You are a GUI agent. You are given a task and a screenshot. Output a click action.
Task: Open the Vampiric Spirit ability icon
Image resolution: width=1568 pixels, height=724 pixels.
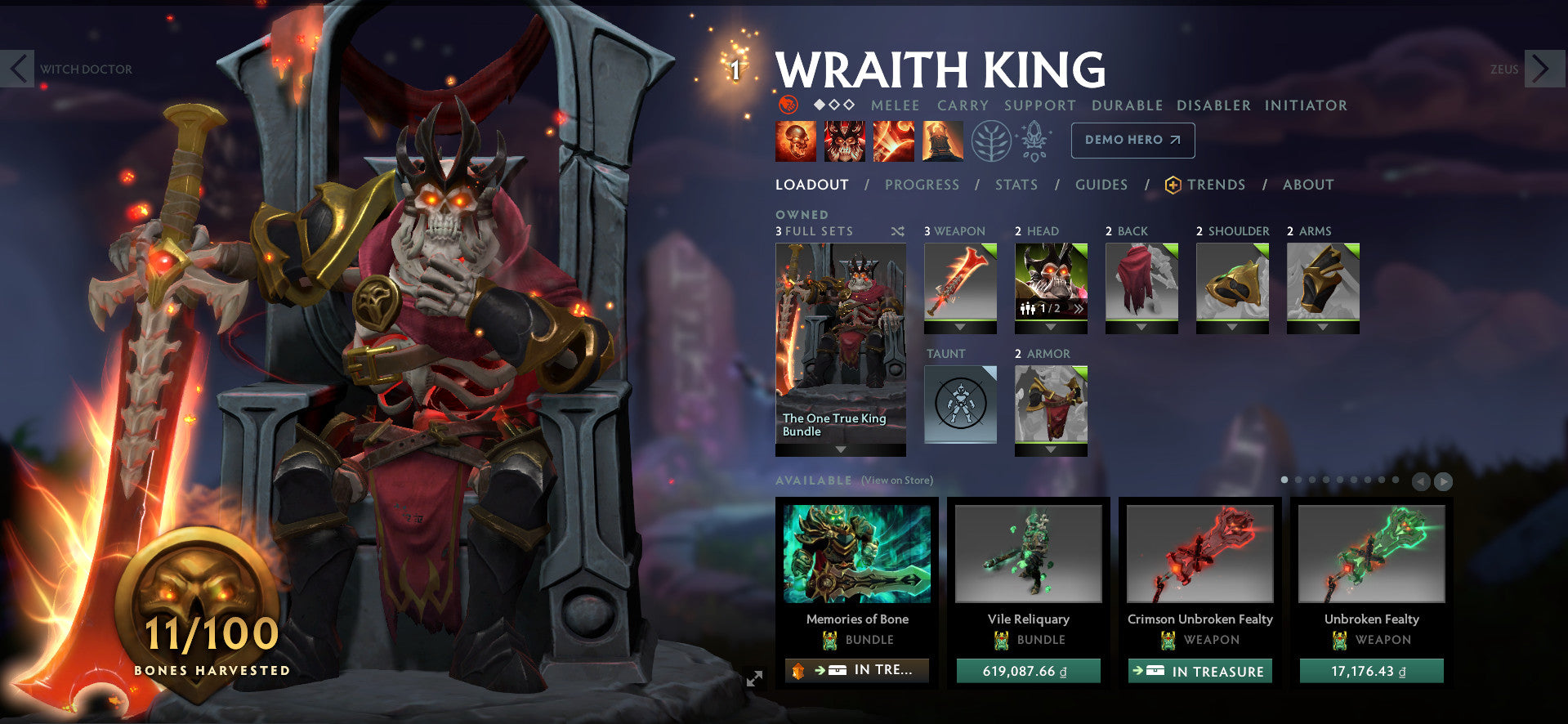pos(844,141)
